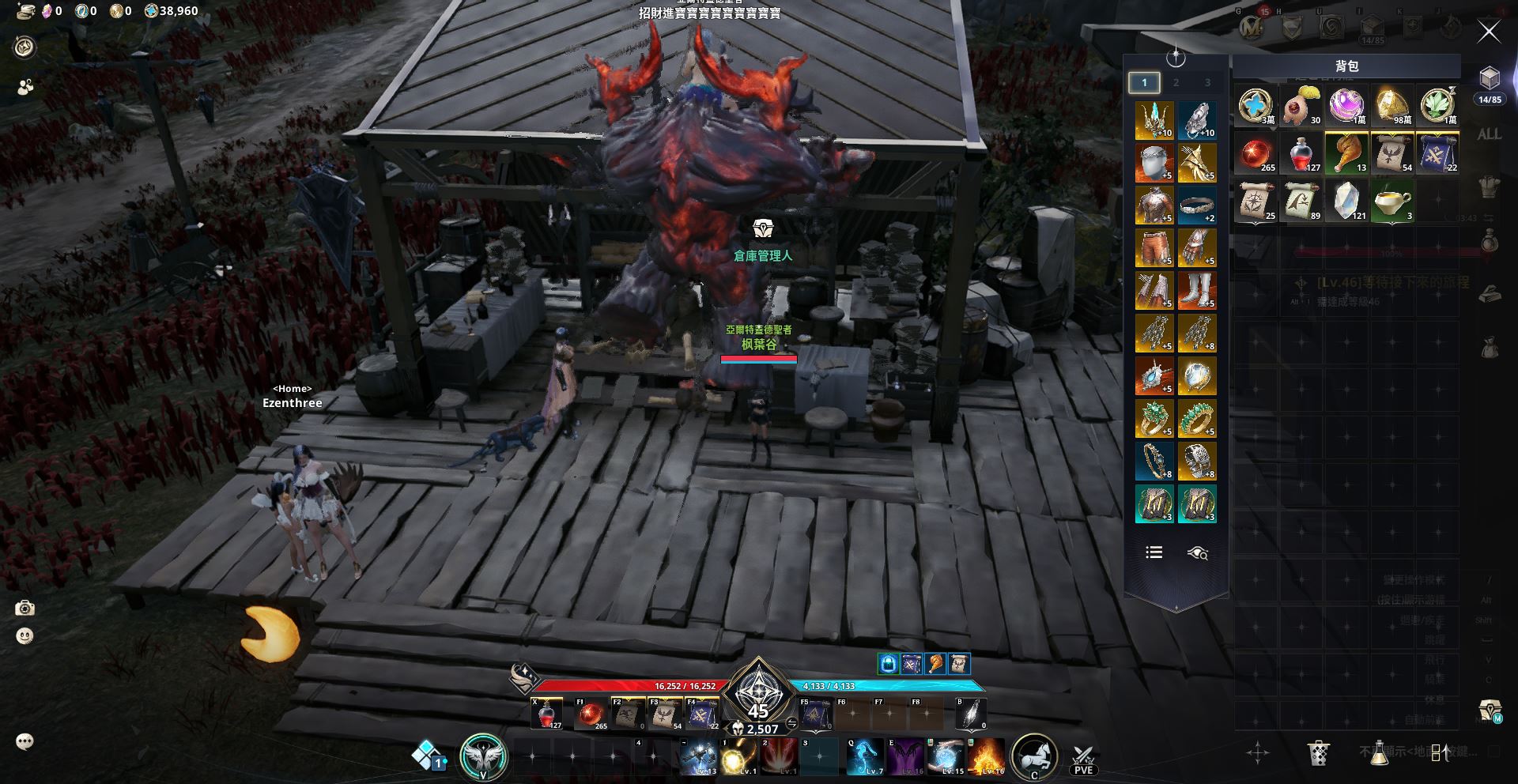Choose the purple orb item in backpack
The width and height of the screenshot is (1518, 784).
click(1346, 105)
